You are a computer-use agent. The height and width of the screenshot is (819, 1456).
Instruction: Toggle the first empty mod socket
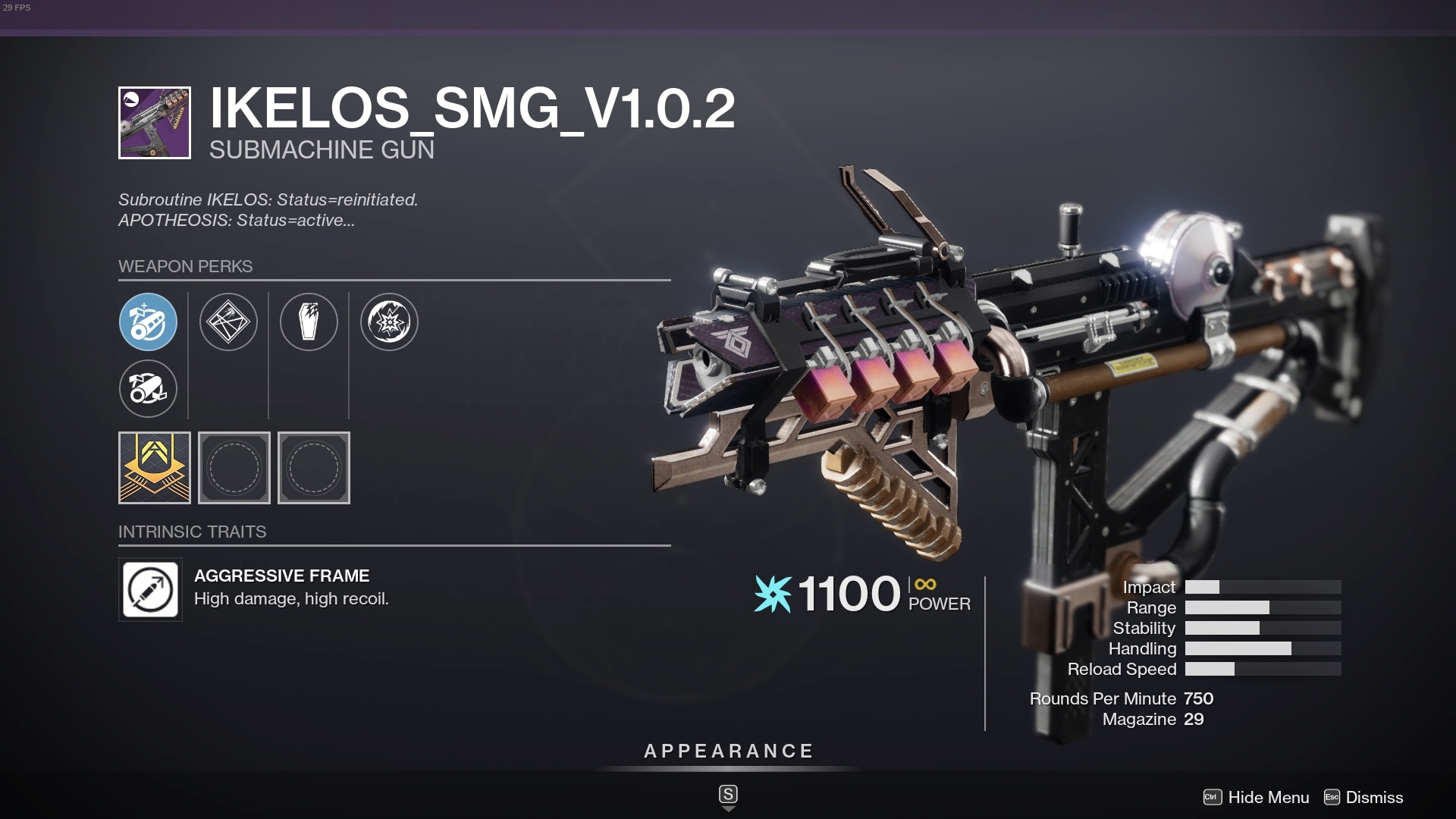click(x=234, y=468)
